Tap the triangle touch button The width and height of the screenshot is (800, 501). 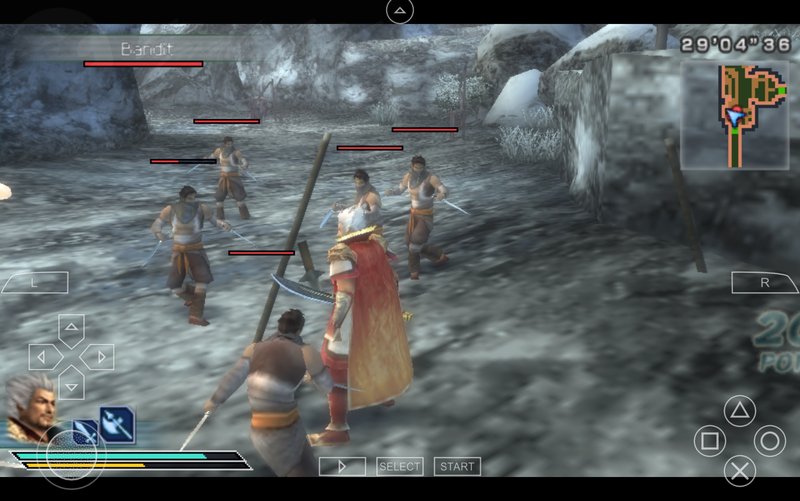tap(739, 409)
